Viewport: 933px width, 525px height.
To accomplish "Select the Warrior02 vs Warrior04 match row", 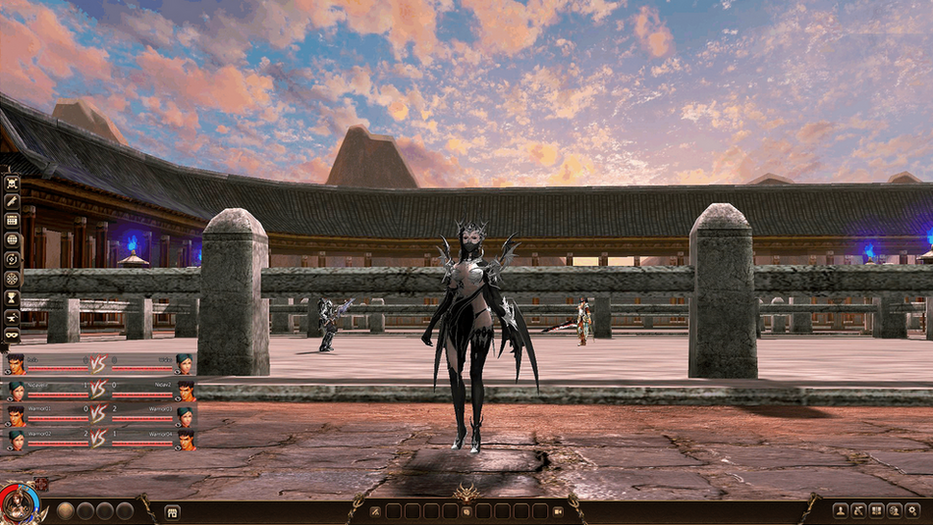I will click(x=100, y=440).
